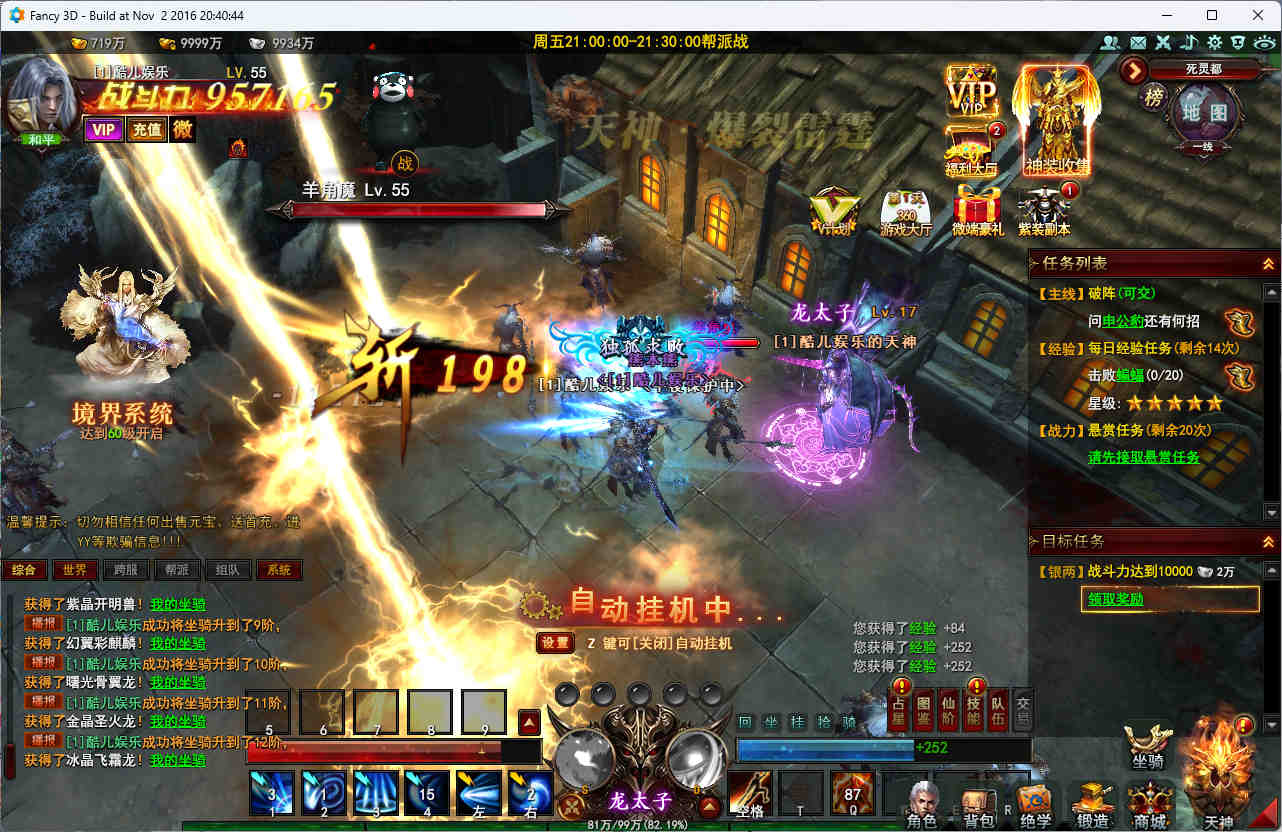Open the 背包 backpack
Image resolution: width=1282 pixels, height=832 pixels.
(977, 806)
